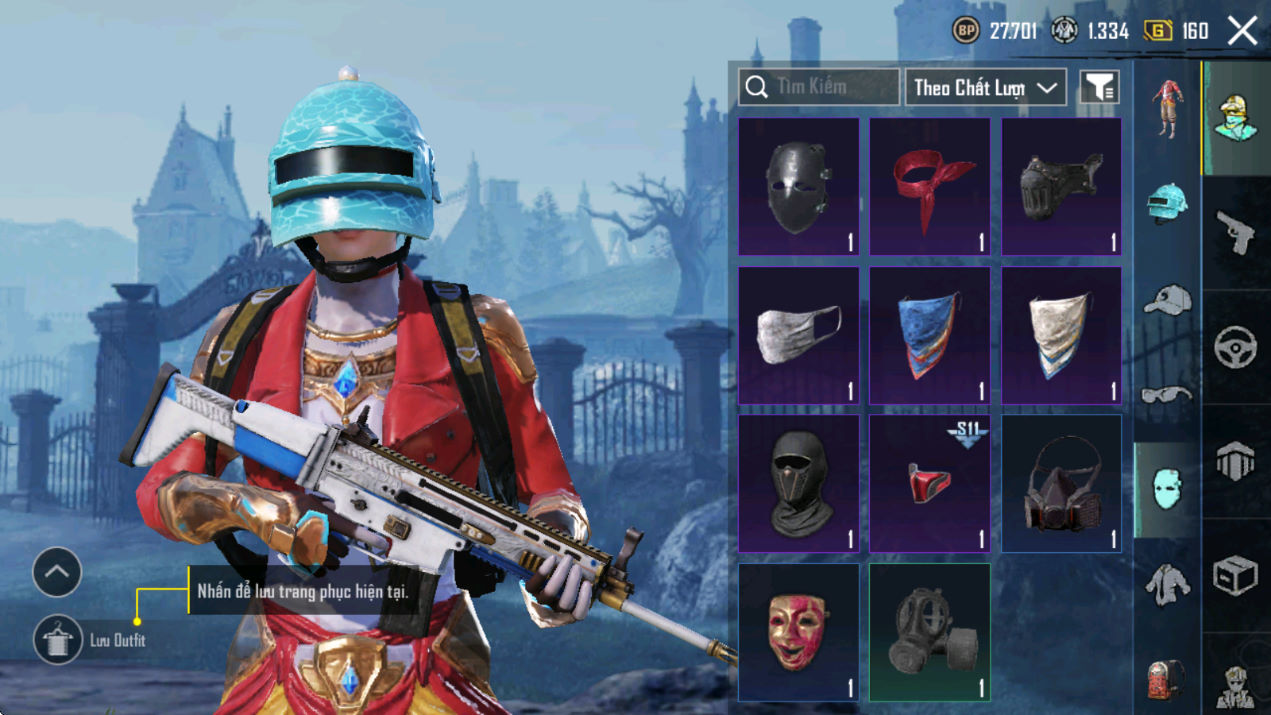Viewport: 1271px width, 715px height.
Task: Open the Theo Chất Lượng sort dropdown
Action: click(x=985, y=88)
